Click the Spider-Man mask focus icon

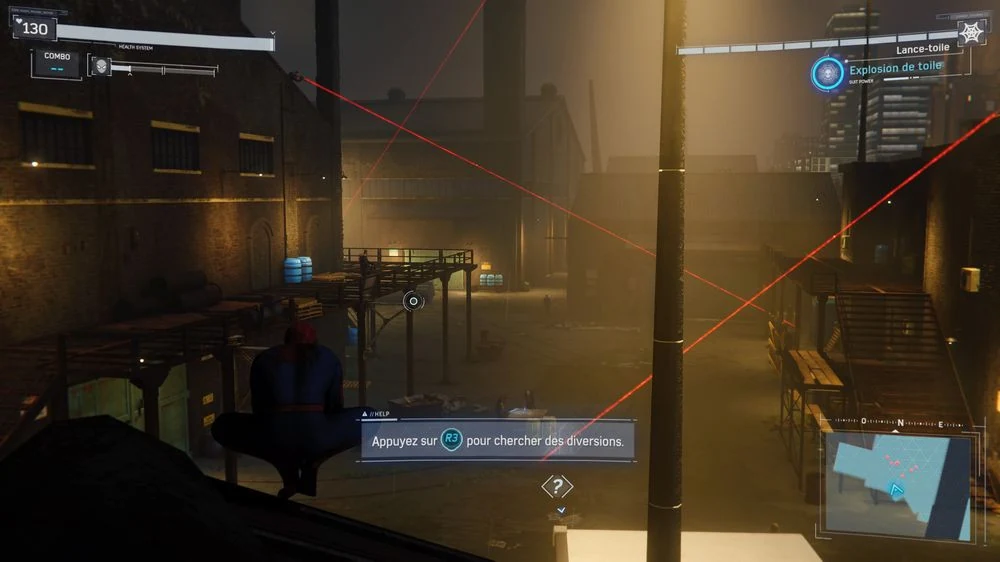102,67
